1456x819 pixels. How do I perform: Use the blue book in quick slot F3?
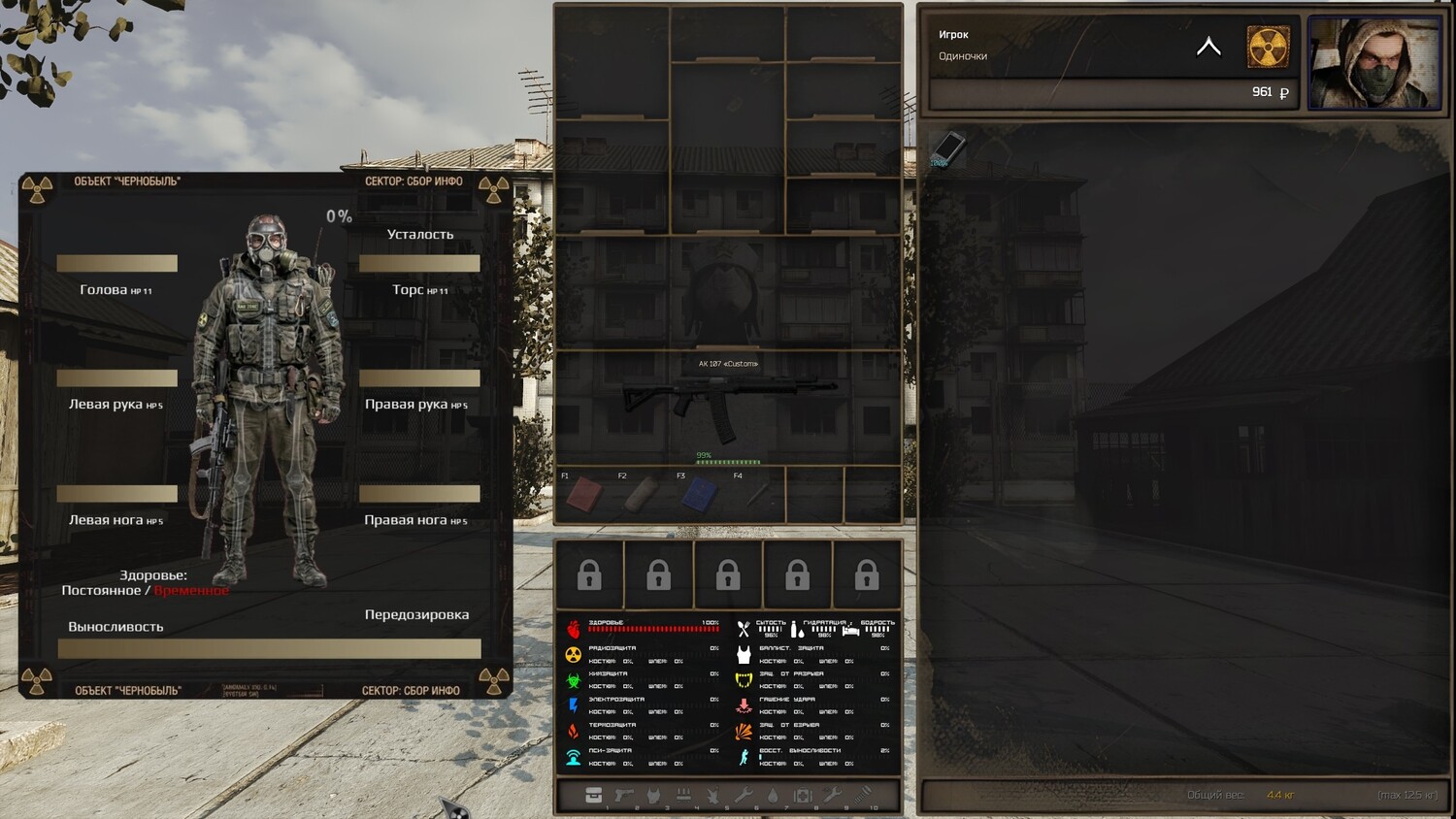[x=699, y=496]
